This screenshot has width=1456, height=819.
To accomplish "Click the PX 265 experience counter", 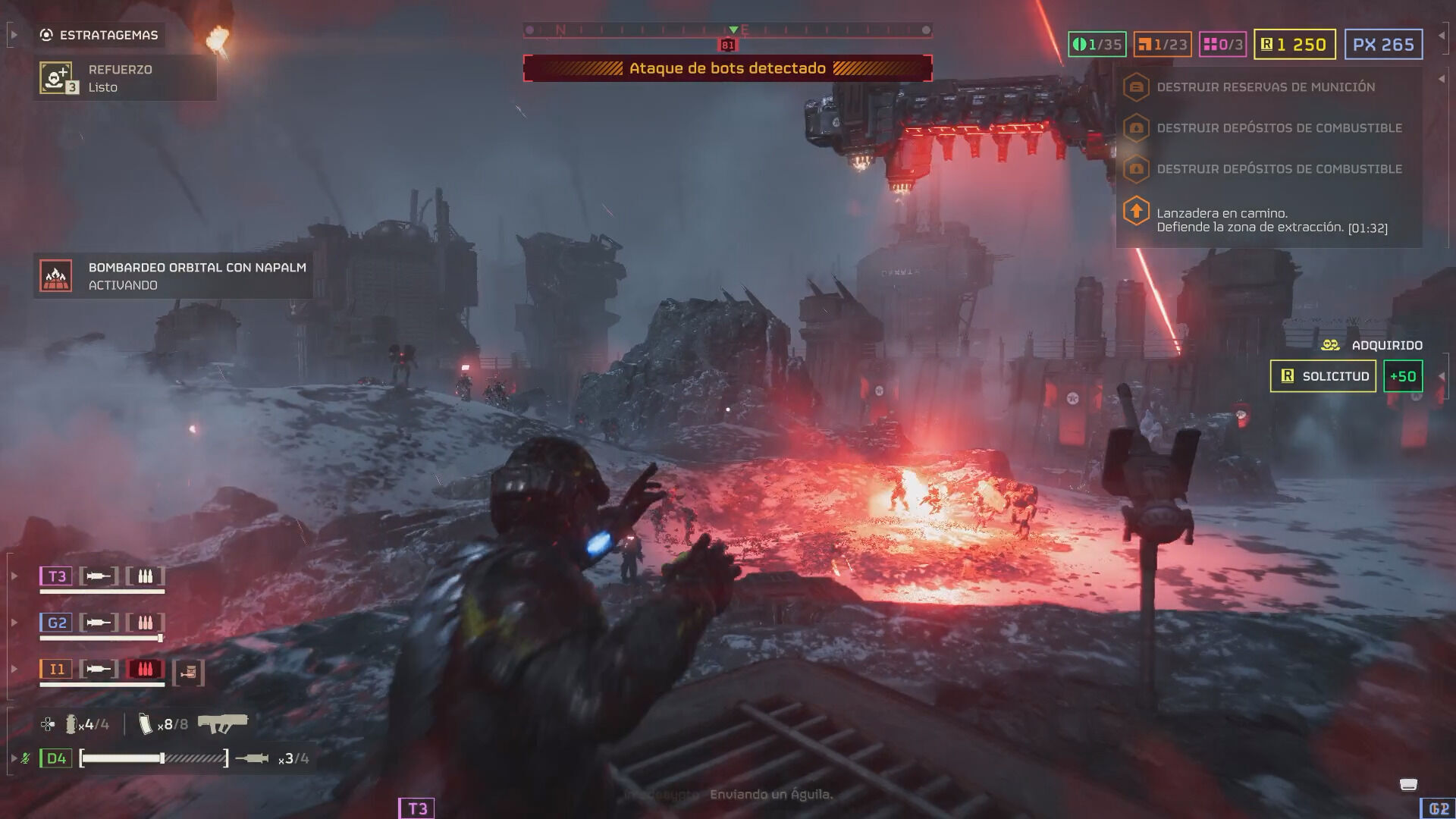I will click(1383, 45).
